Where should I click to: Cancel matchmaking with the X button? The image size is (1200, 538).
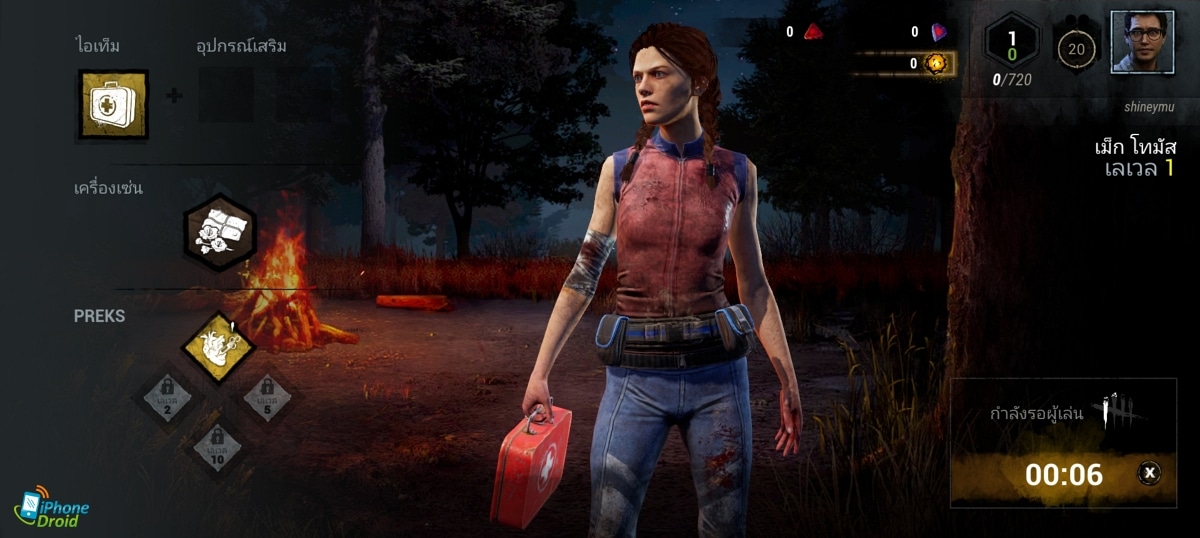coord(1150,473)
